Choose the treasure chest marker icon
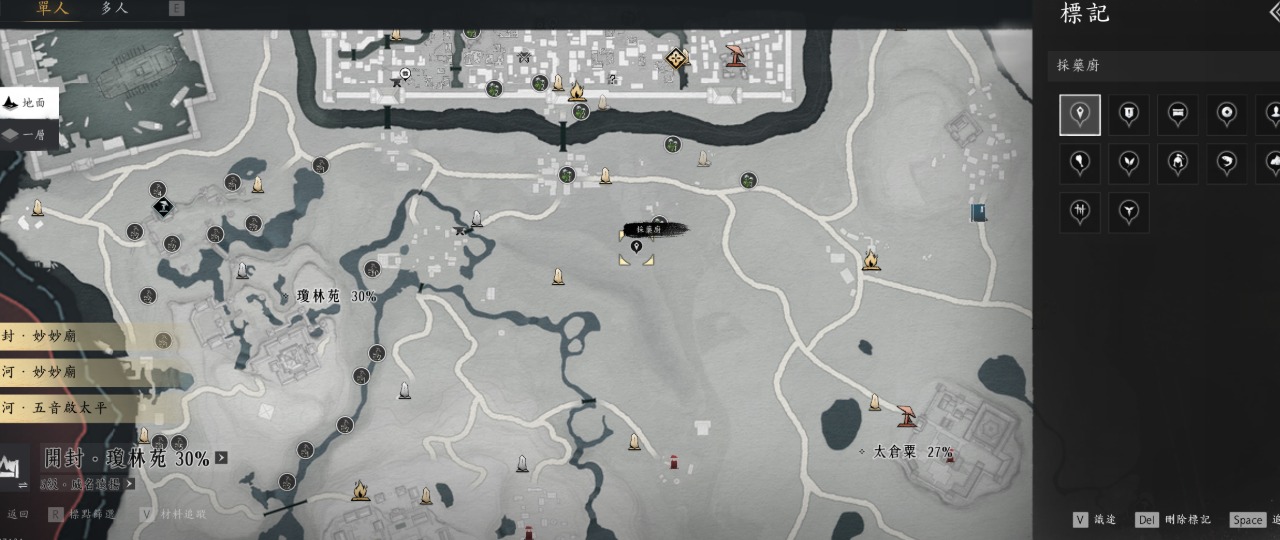Screen dimensions: 1280x540 (x=1178, y=115)
